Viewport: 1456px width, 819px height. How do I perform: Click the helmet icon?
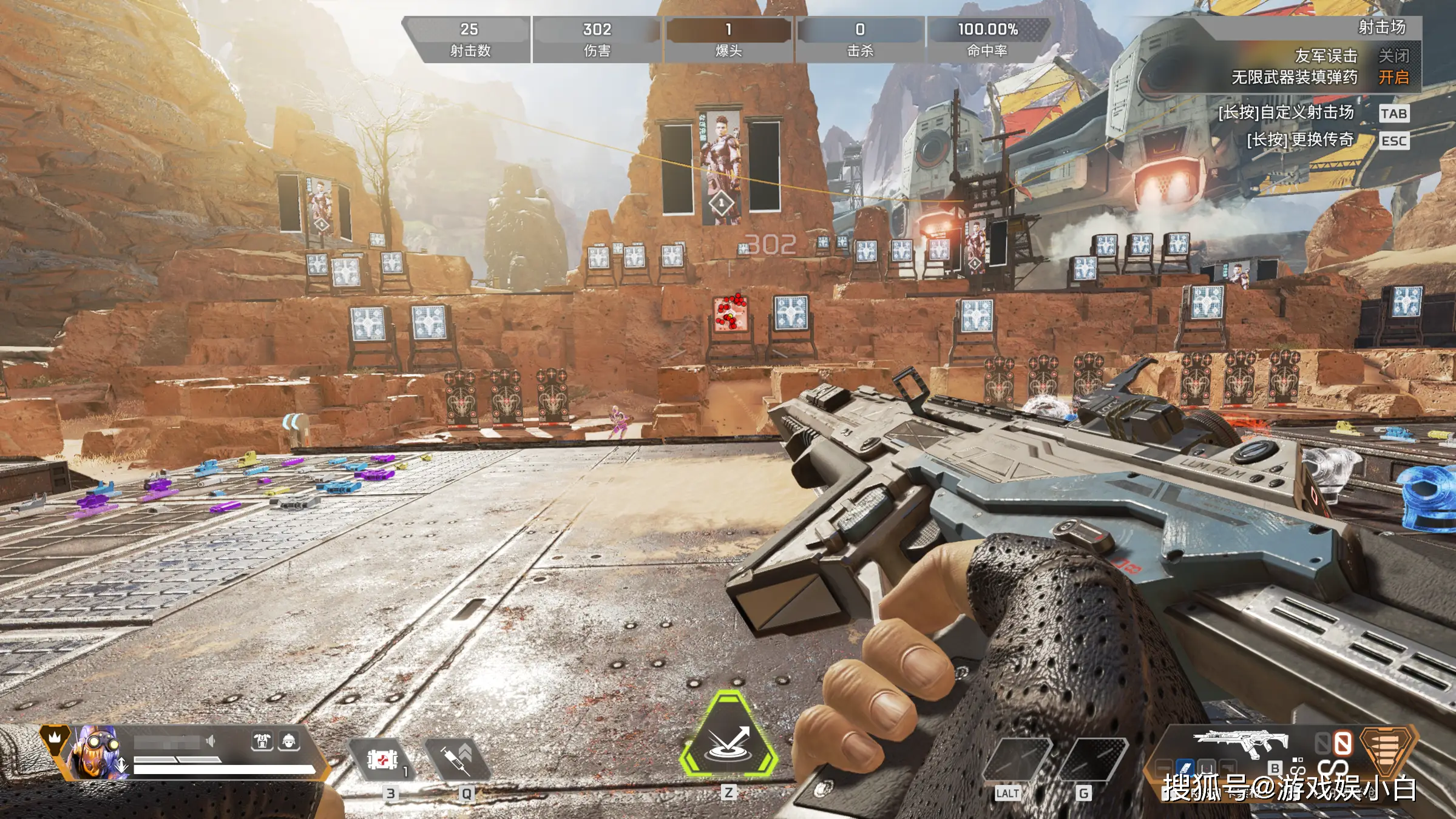point(289,741)
